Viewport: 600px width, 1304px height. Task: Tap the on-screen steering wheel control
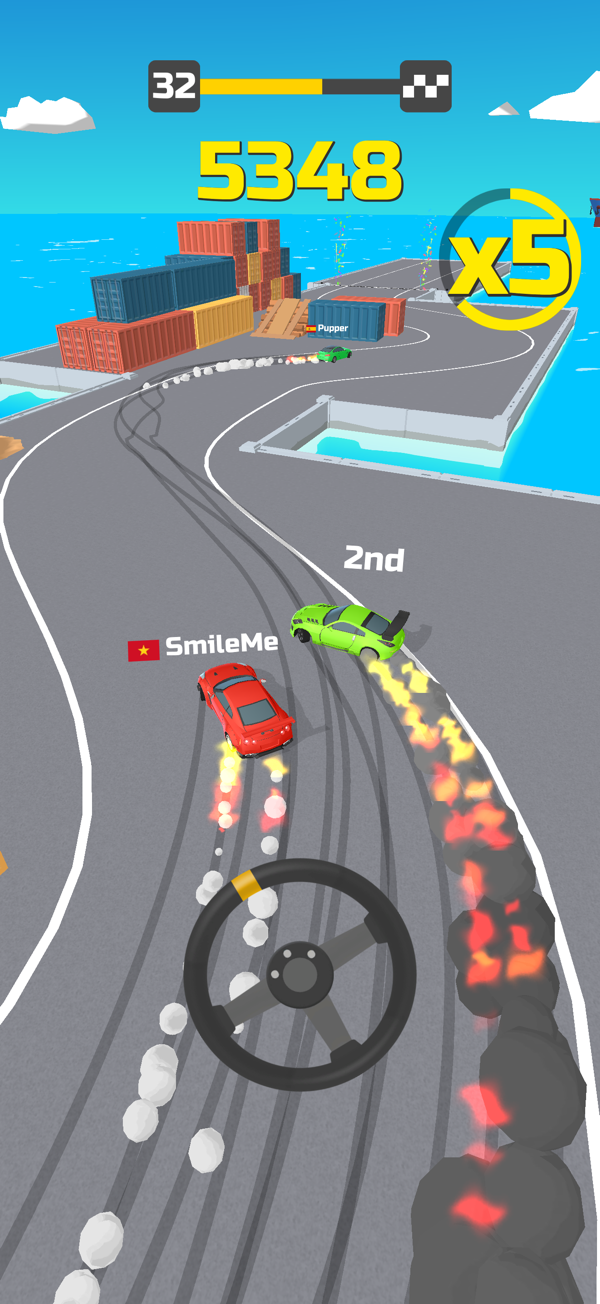click(x=300, y=972)
